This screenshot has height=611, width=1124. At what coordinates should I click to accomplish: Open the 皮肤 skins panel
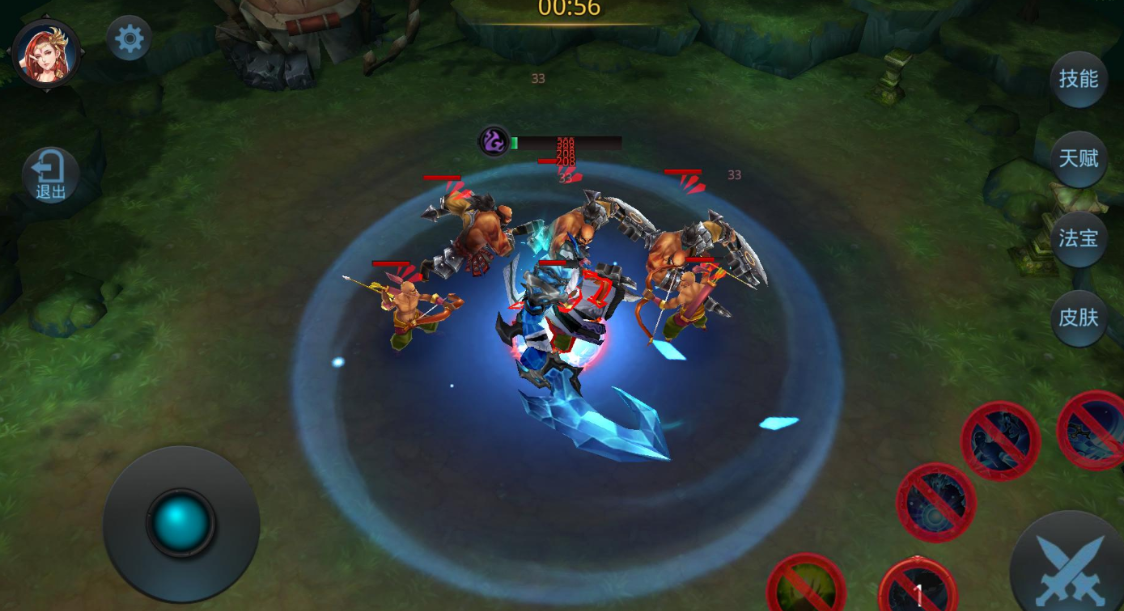1078,318
